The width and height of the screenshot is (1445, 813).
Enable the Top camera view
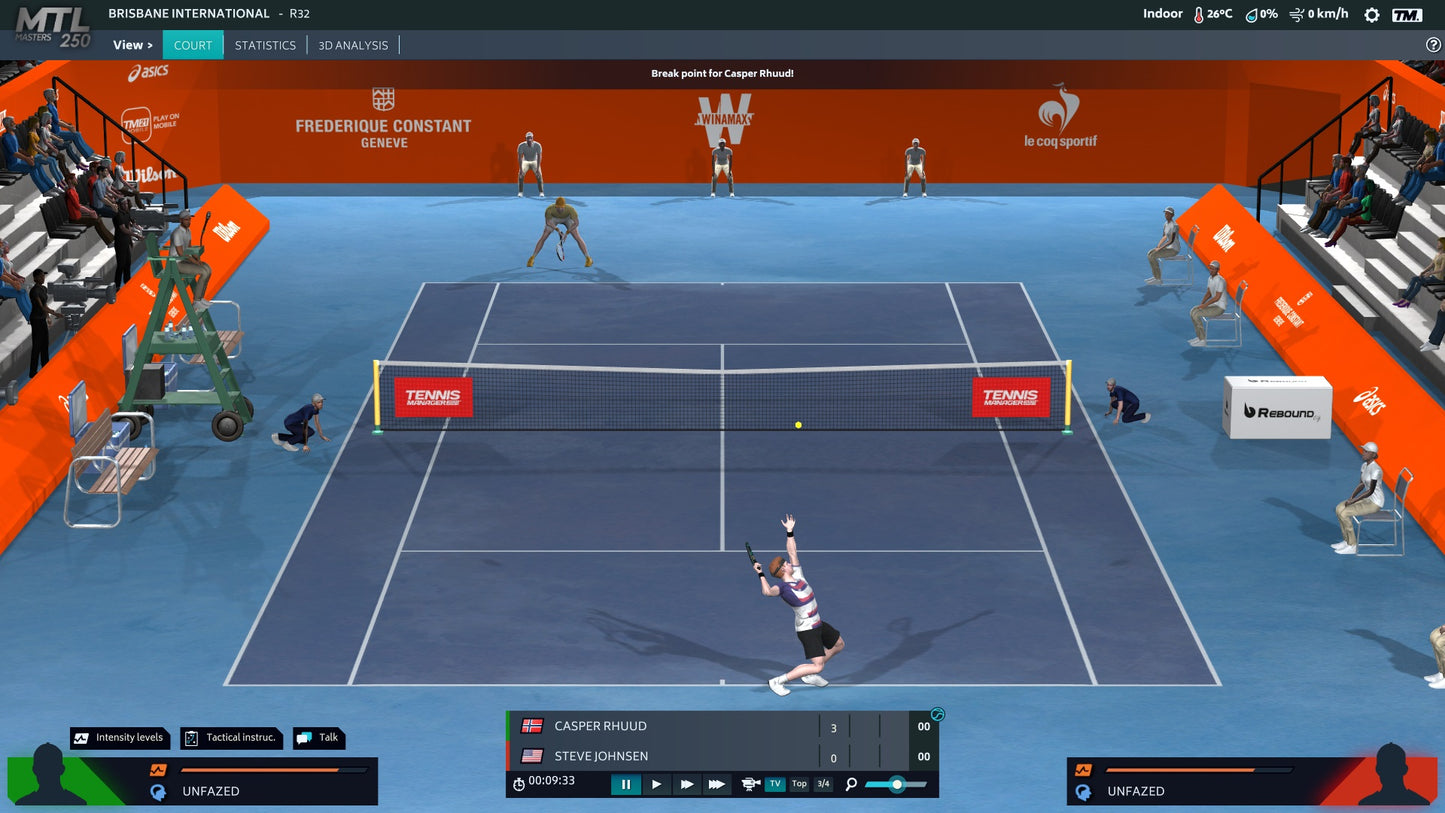[x=798, y=784]
